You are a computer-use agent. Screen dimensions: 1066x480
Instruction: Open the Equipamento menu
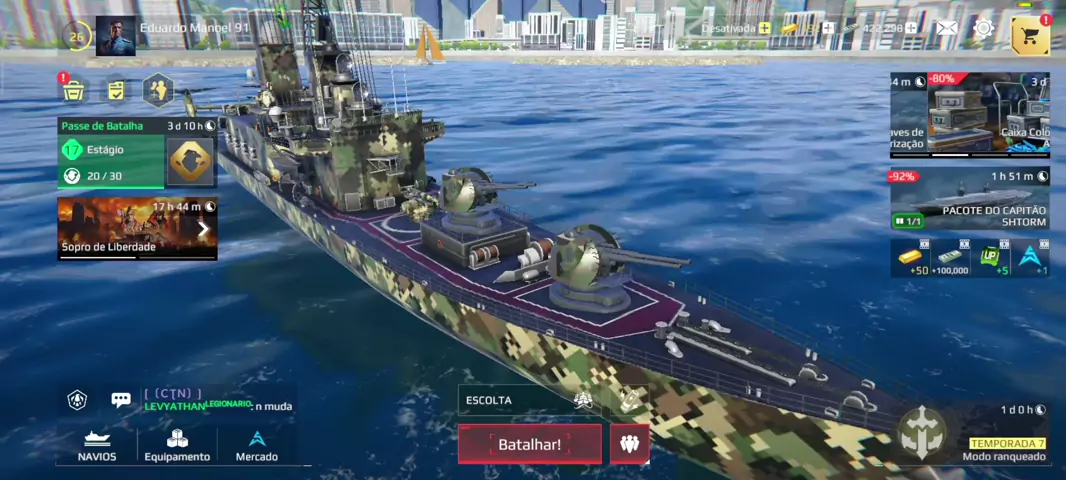(x=177, y=445)
